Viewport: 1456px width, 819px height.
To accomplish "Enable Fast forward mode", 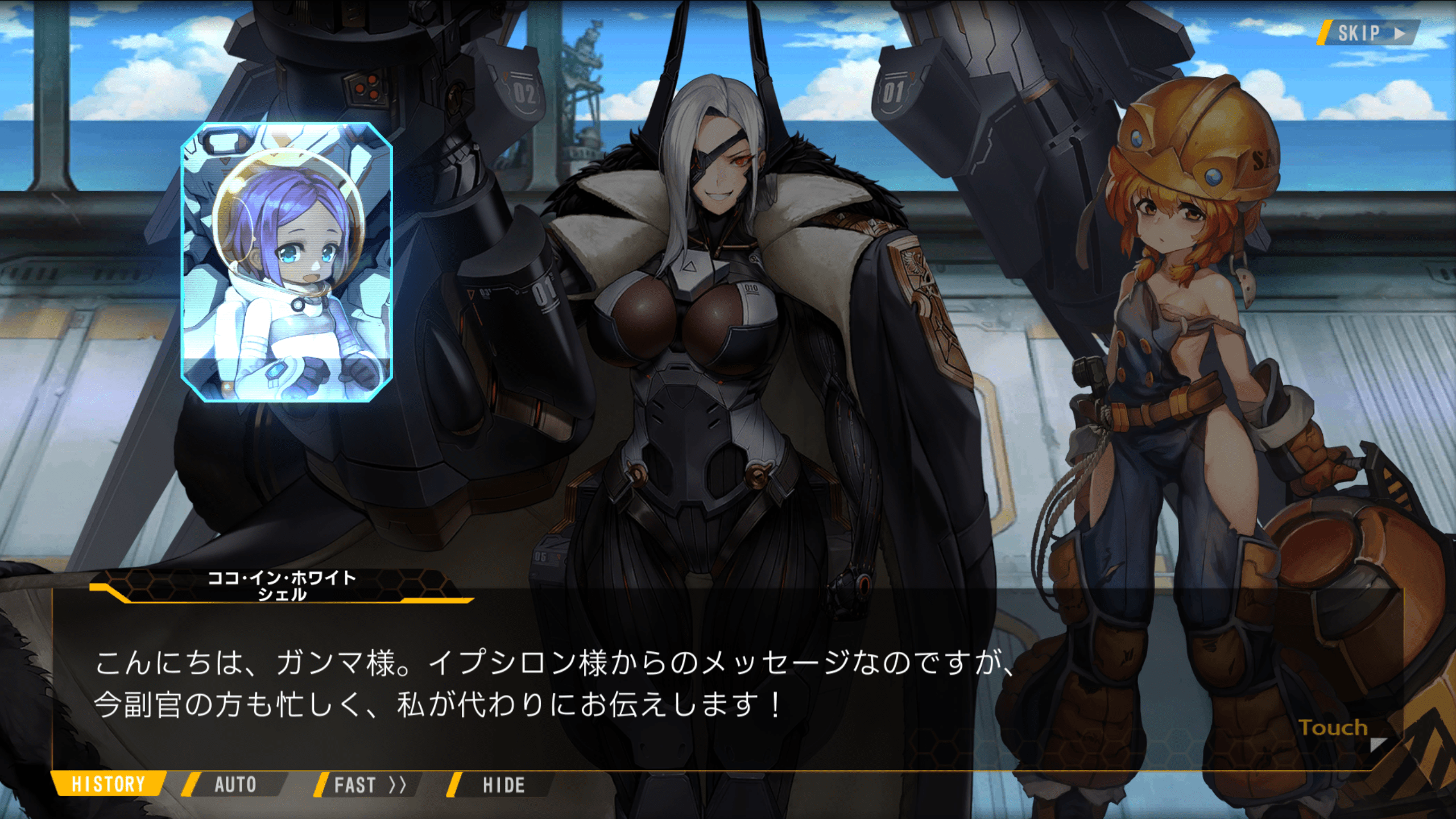I will coord(369,785).
